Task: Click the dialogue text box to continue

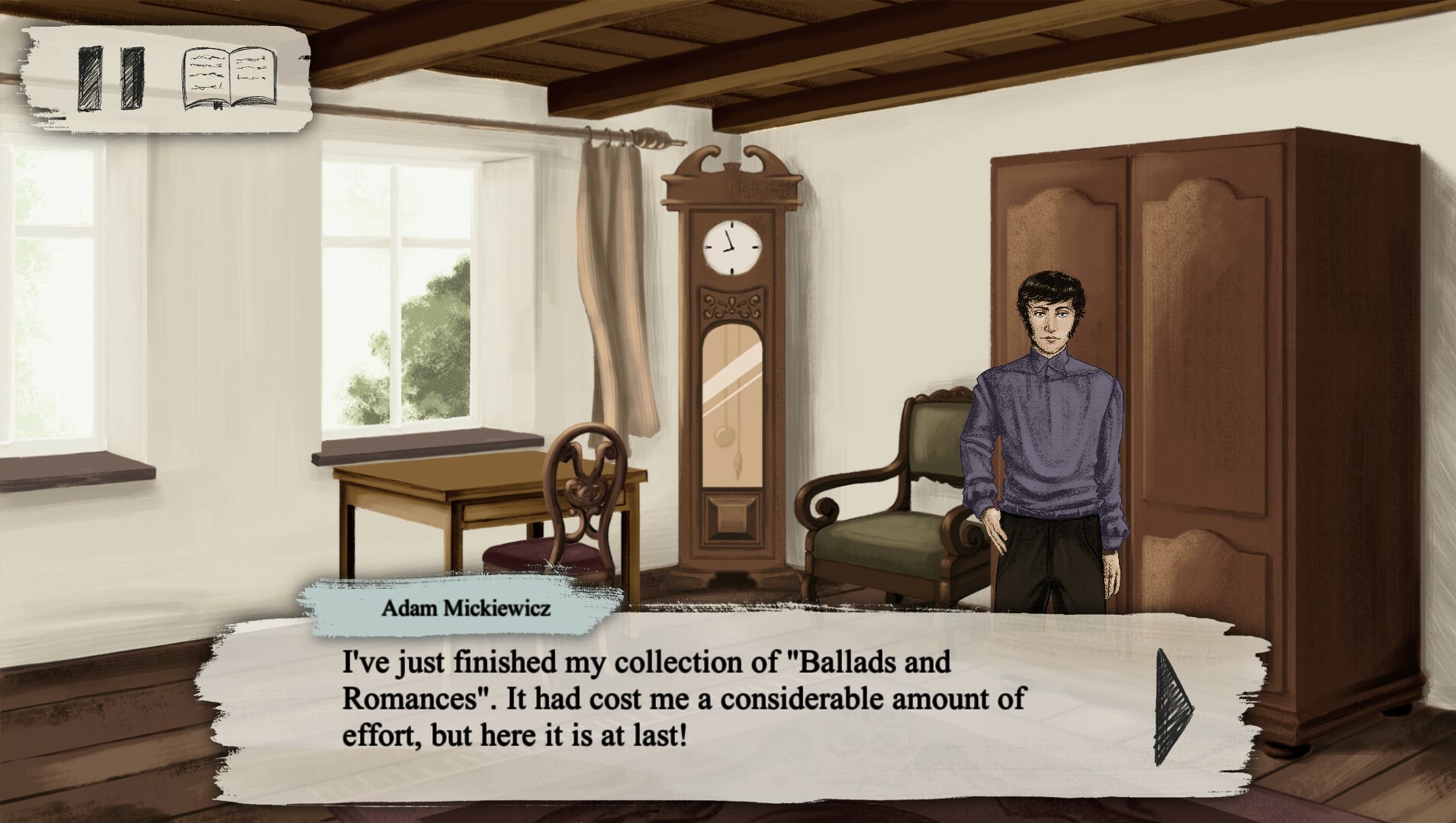Action: (x=686, y=706)
